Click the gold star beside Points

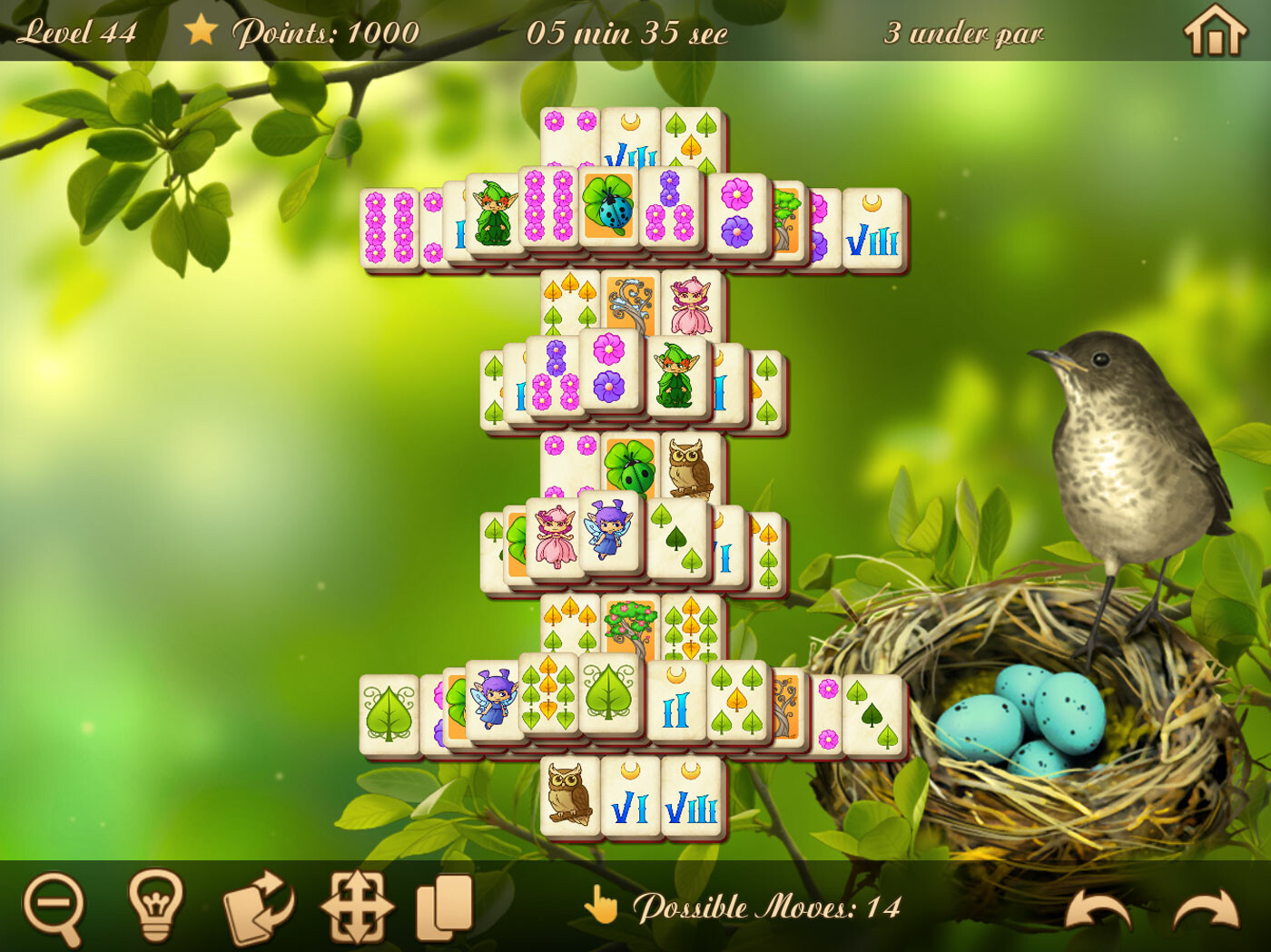[202, 32]
